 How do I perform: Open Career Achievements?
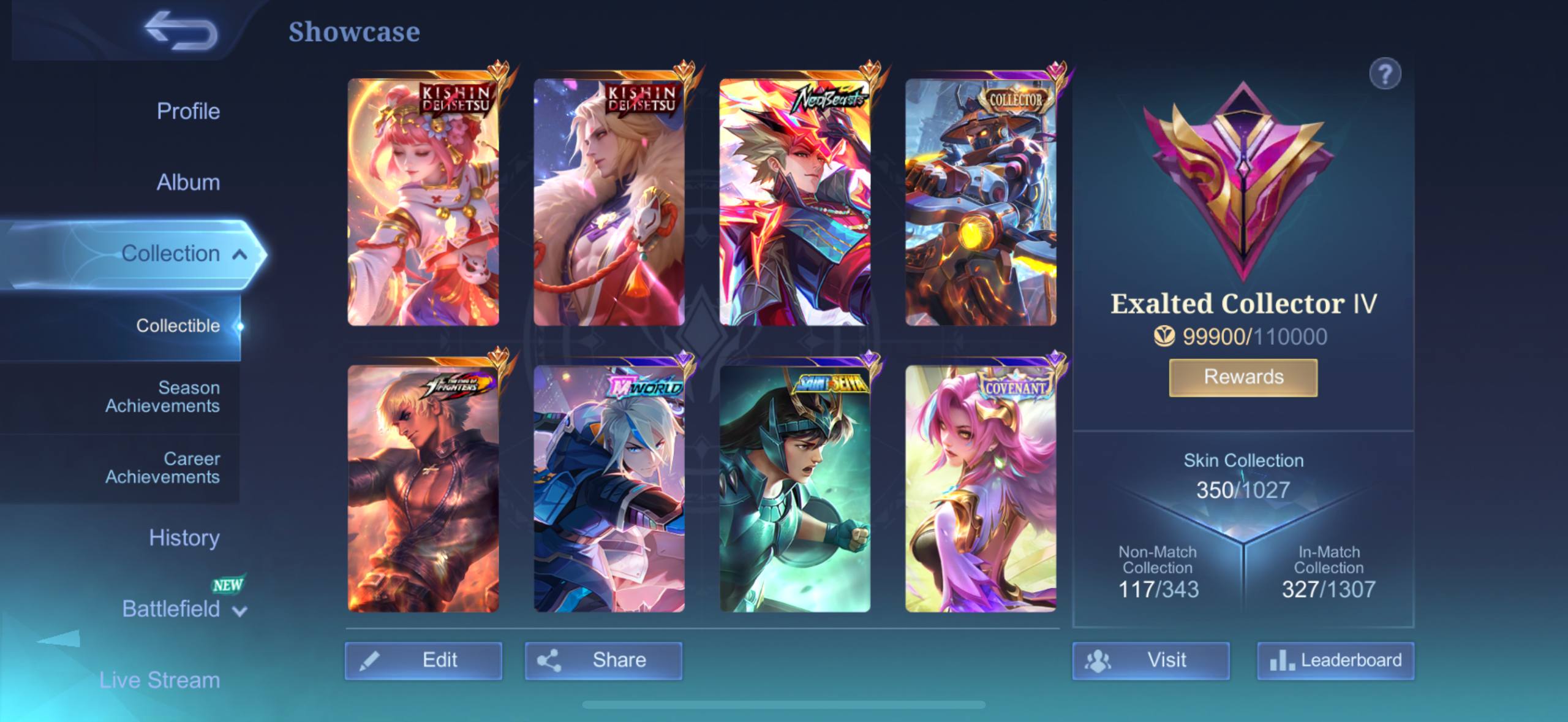click(x=162, y=468)
